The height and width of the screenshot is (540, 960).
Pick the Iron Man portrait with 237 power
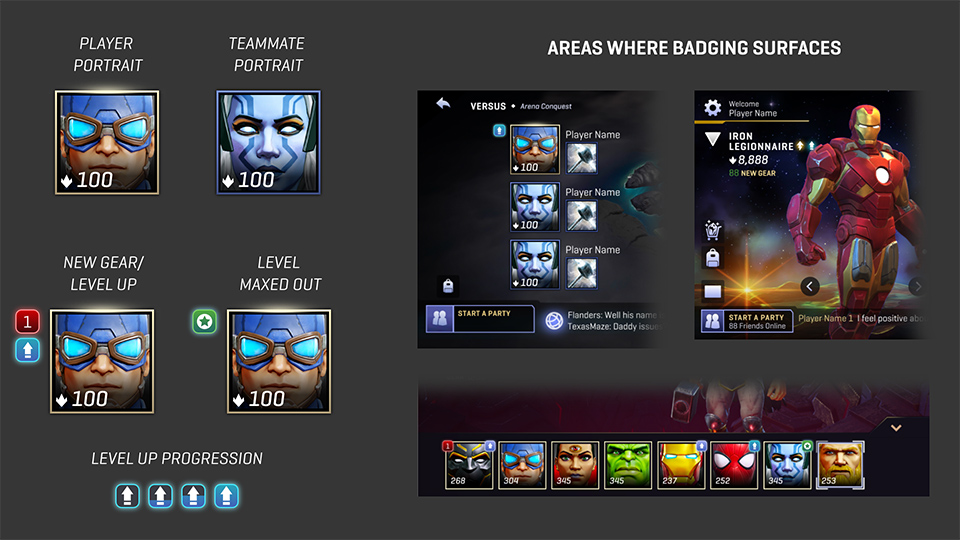click(682, 465)
